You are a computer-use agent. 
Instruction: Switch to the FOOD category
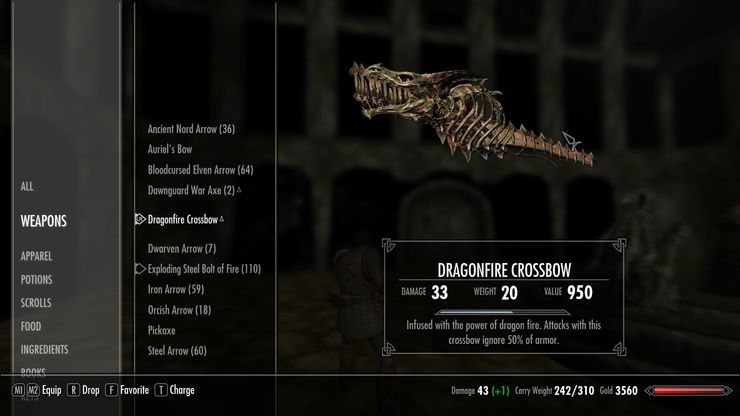click(31, 326)
